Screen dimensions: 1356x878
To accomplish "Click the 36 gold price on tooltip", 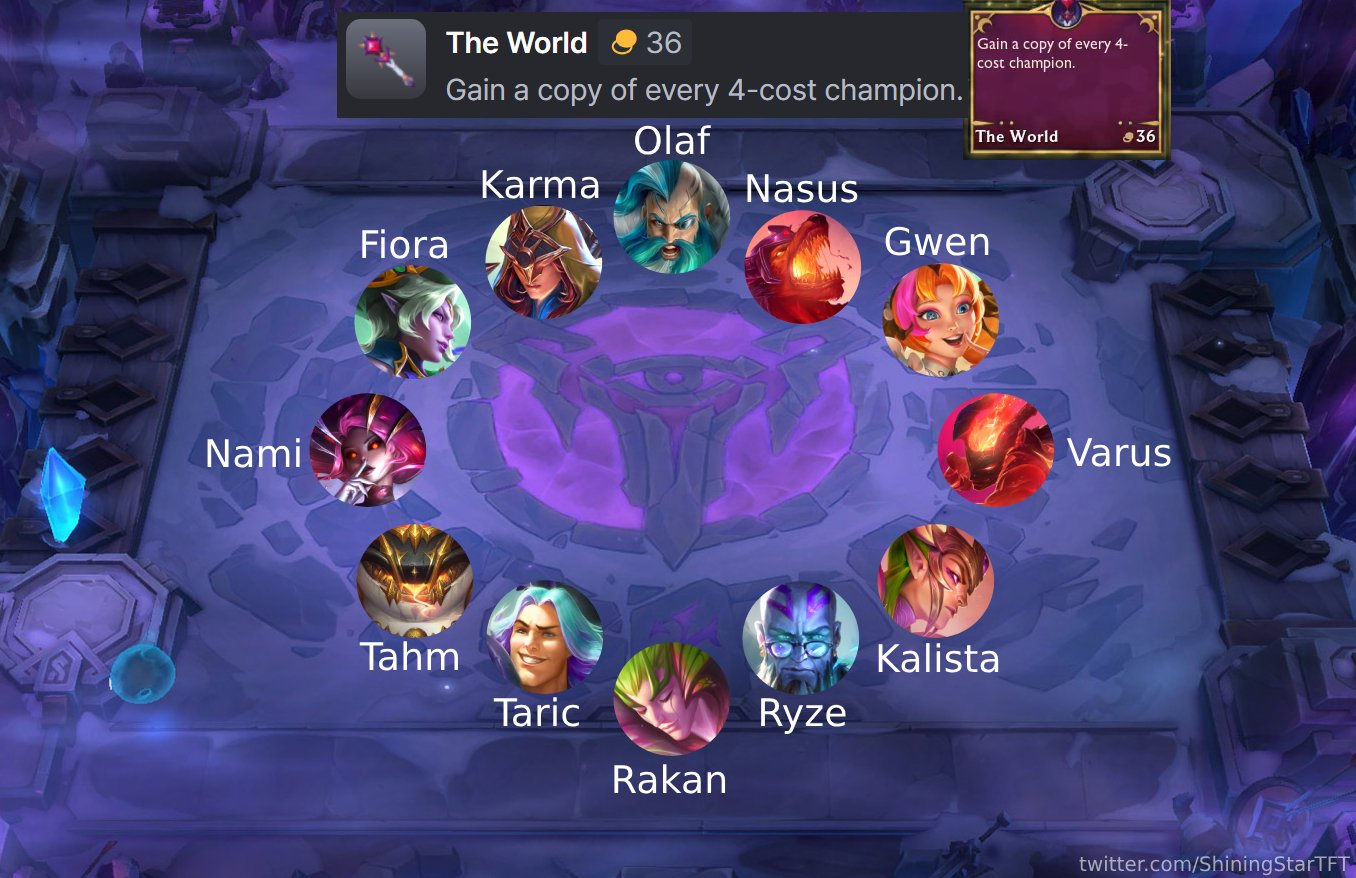I will (1146, 136).
